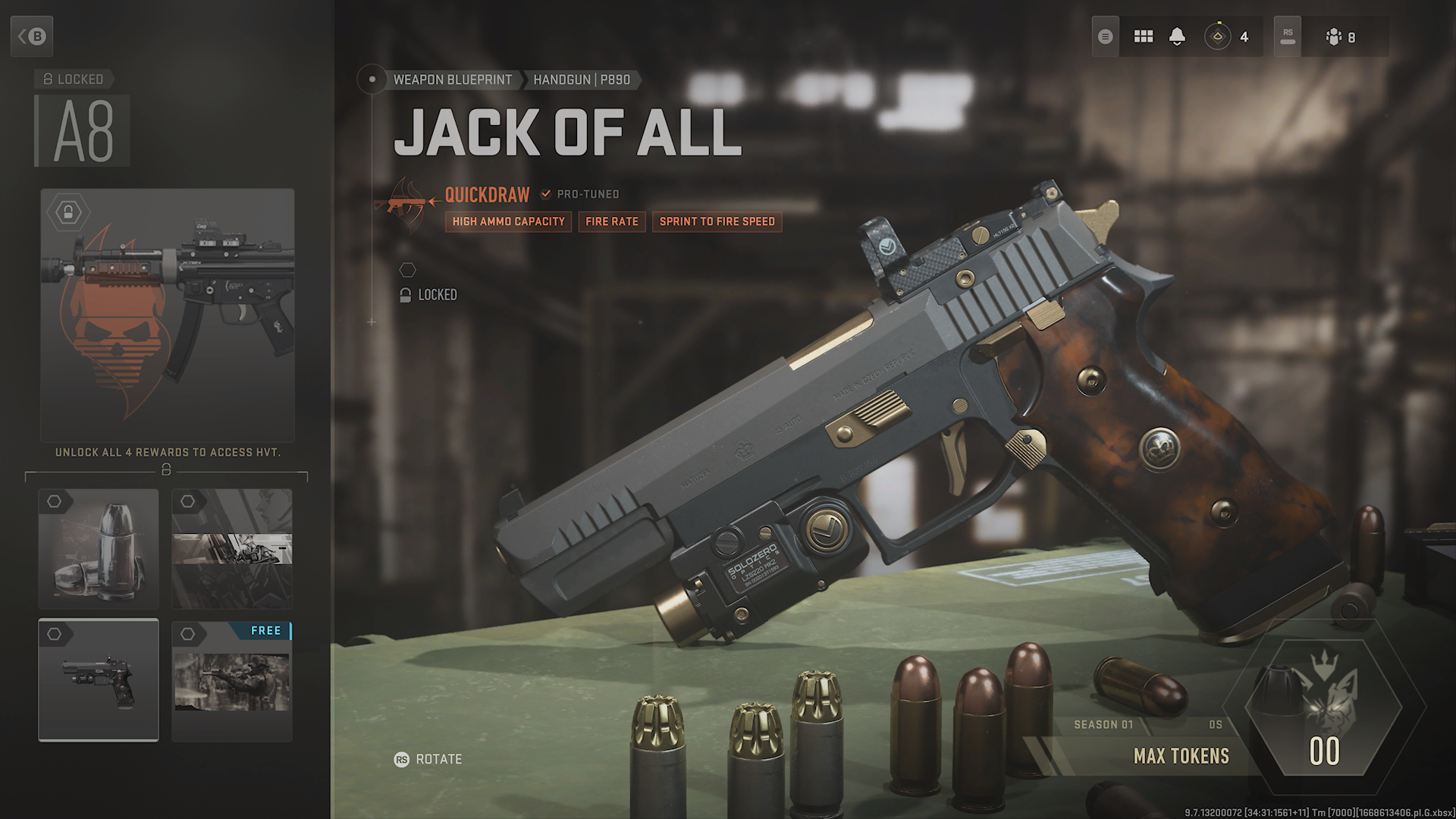This screenshot has height=819, width=1456.
Task: Open the options menu icon
Action: (1106, 36)
